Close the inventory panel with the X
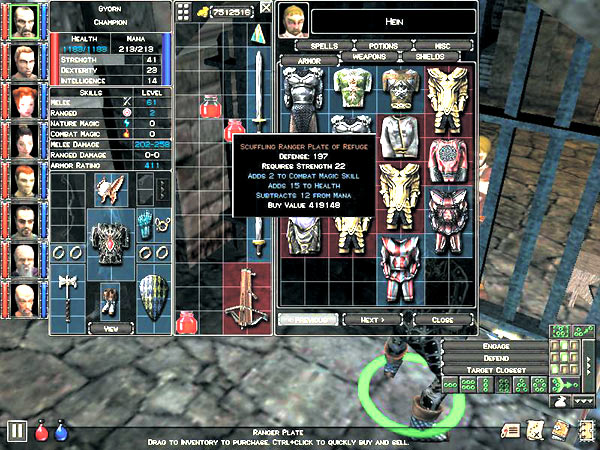The width and height of the screenshot is (600, 450). click(x=266, y=8)
